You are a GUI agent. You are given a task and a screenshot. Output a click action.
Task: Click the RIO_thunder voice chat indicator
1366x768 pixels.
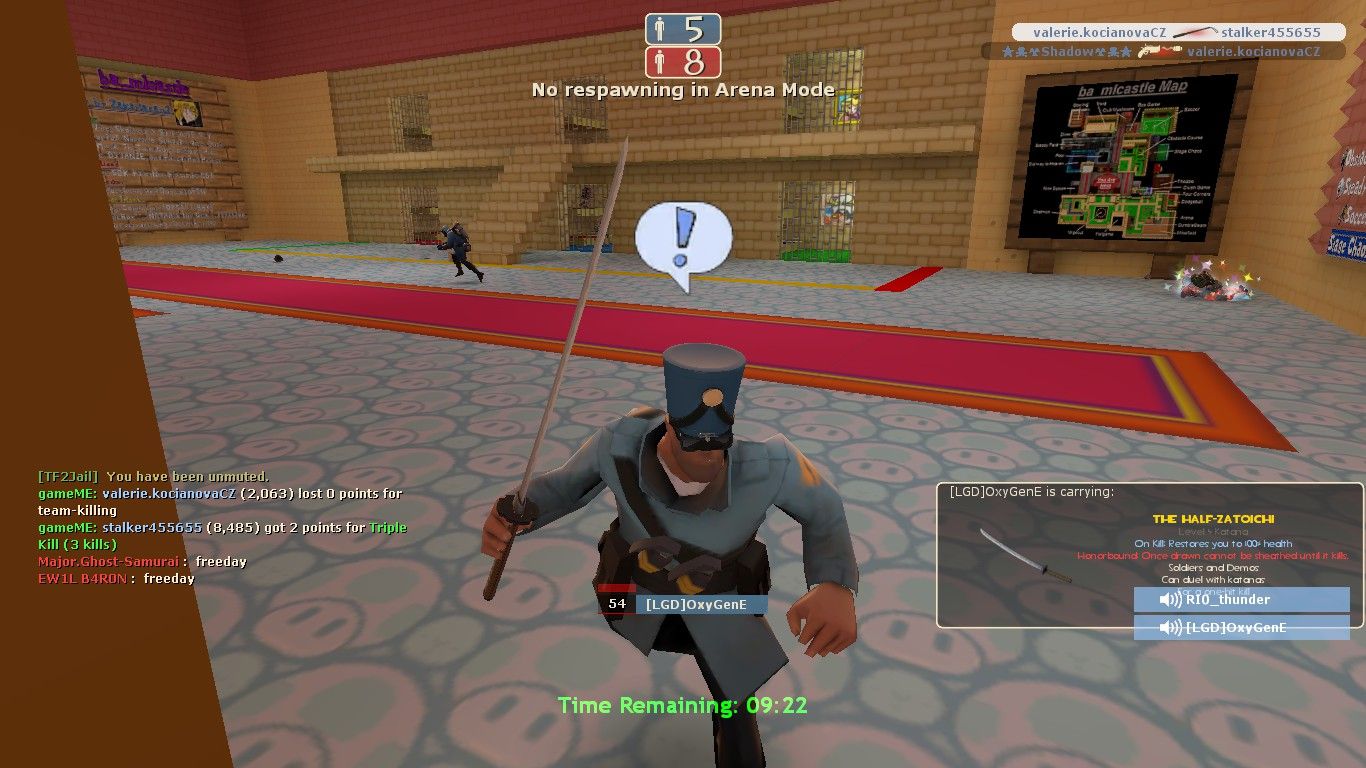tap(1241, 599)
